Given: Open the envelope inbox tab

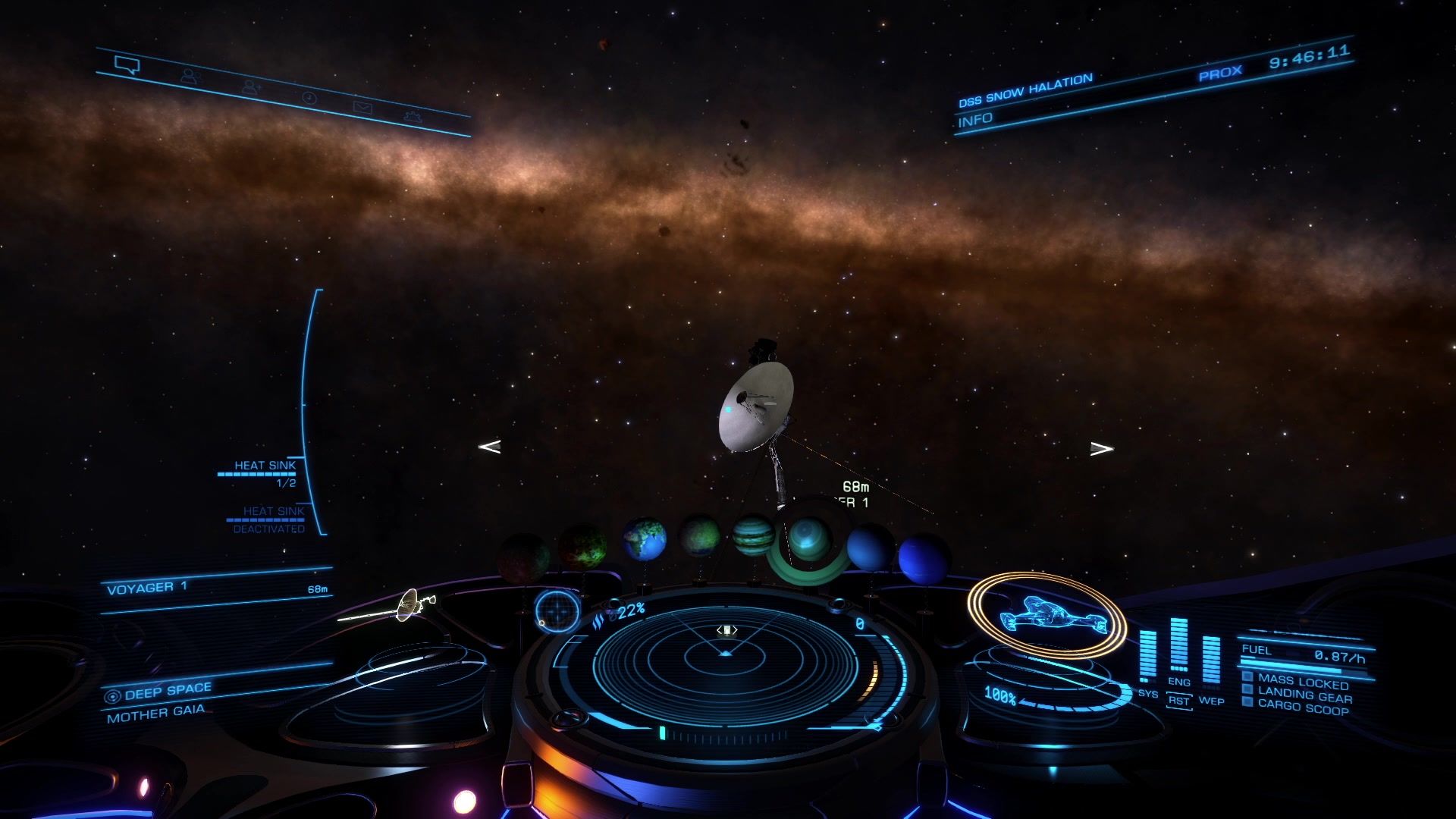Looking at the screenshot, I should 362,108.
